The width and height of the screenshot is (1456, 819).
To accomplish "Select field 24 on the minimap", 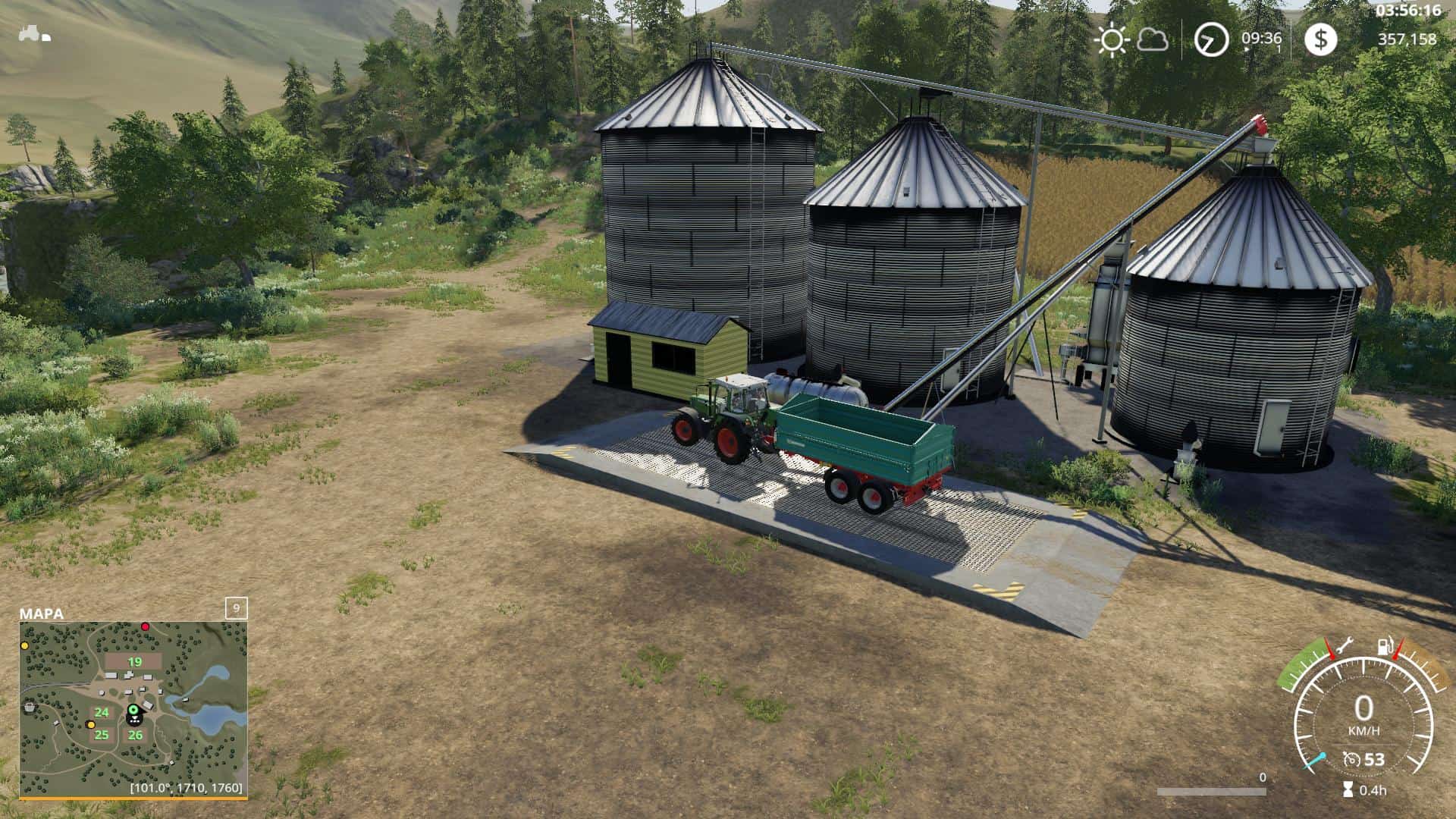I will (x=102, y=712).
